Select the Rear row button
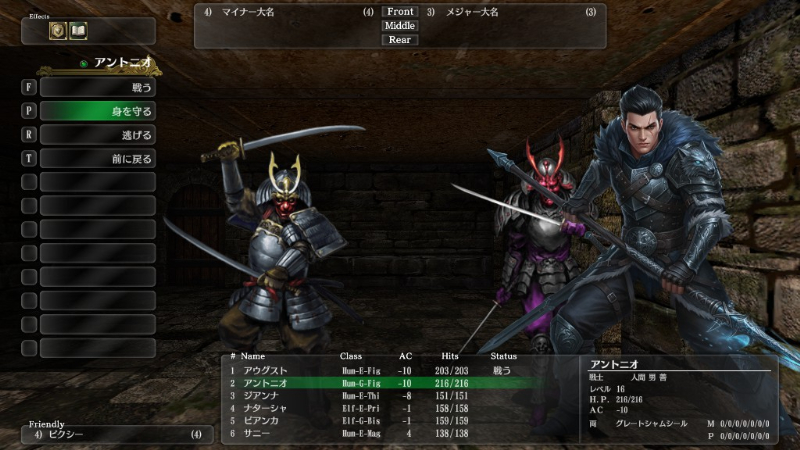Screen dimensions: 800x450 click(x=400, y=40)
